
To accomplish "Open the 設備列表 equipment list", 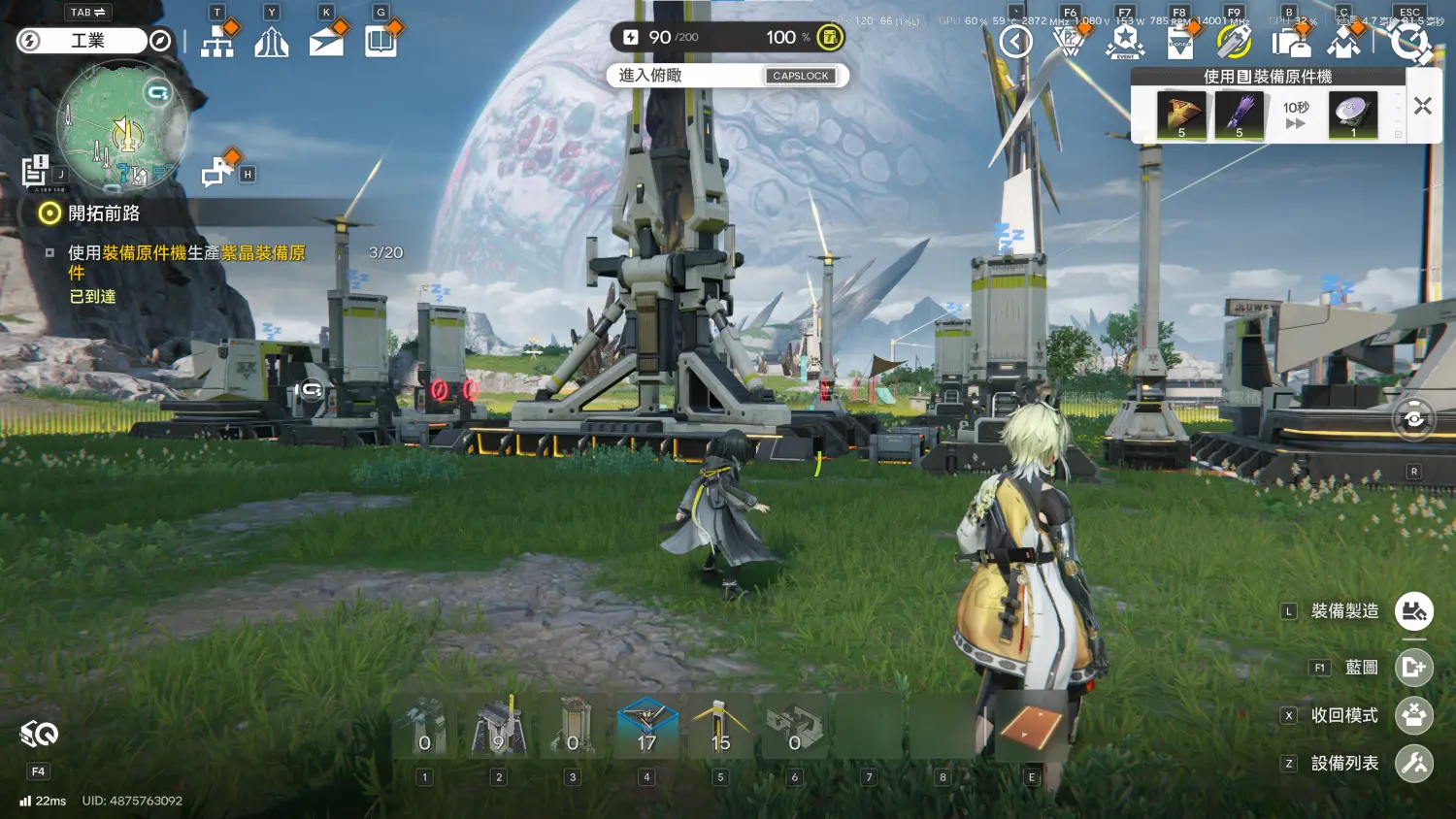I will tap(1413, 764).
